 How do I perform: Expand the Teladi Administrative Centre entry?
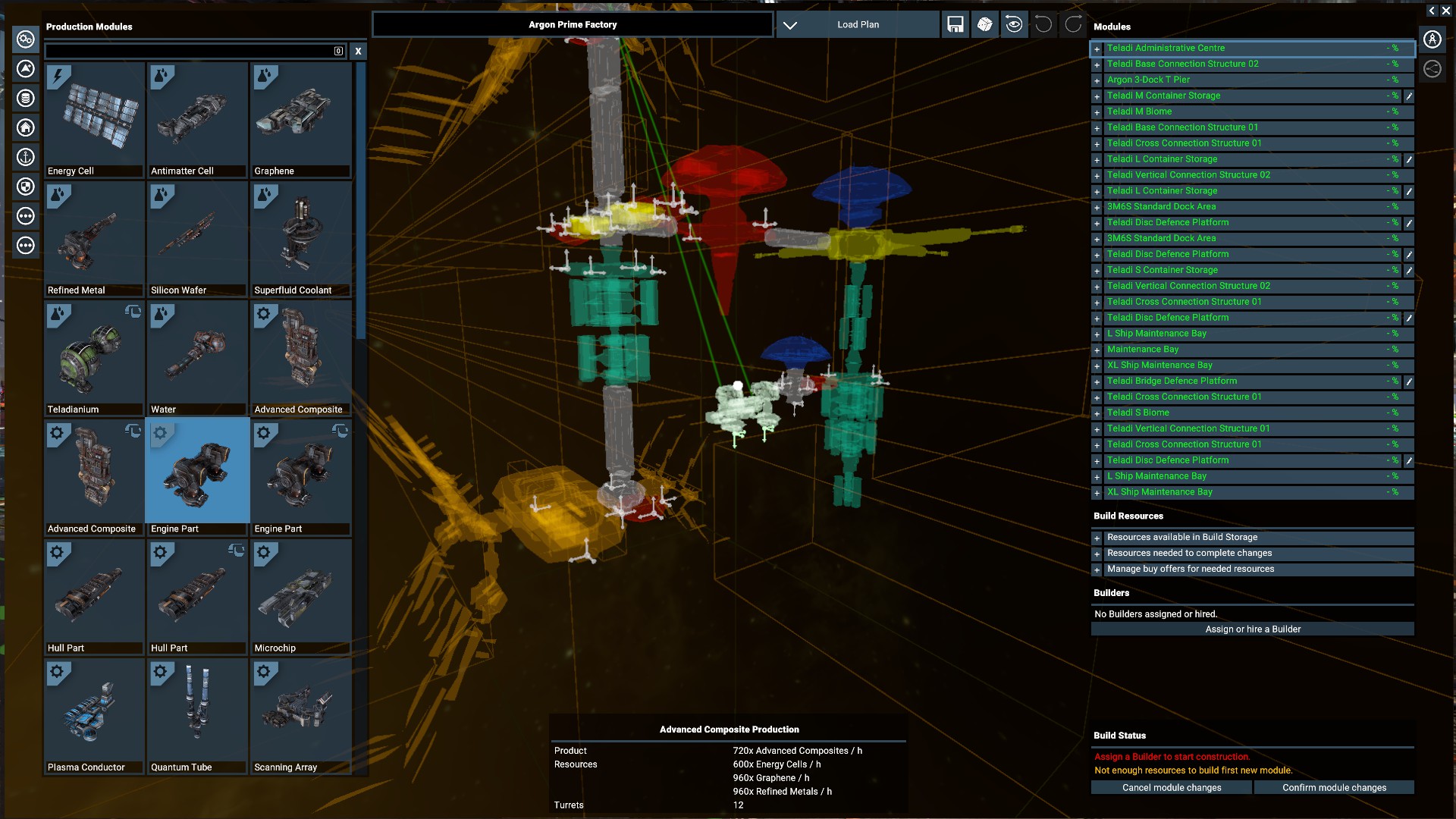click(x=1097, y=49)
